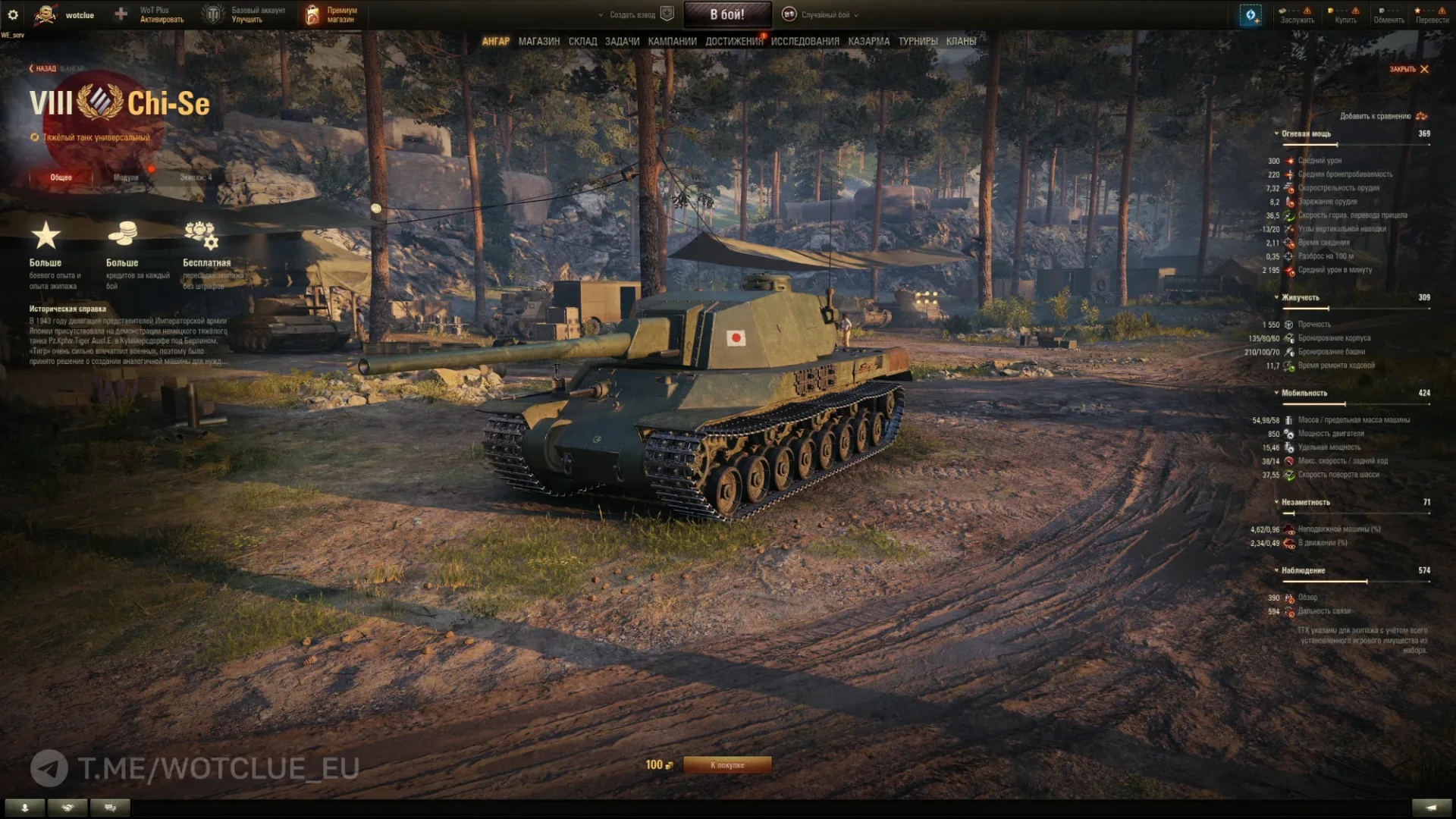Select the Модули tab of Chi-Se
The height and width of the screenshot is (819, 1456).
[126, 177]
